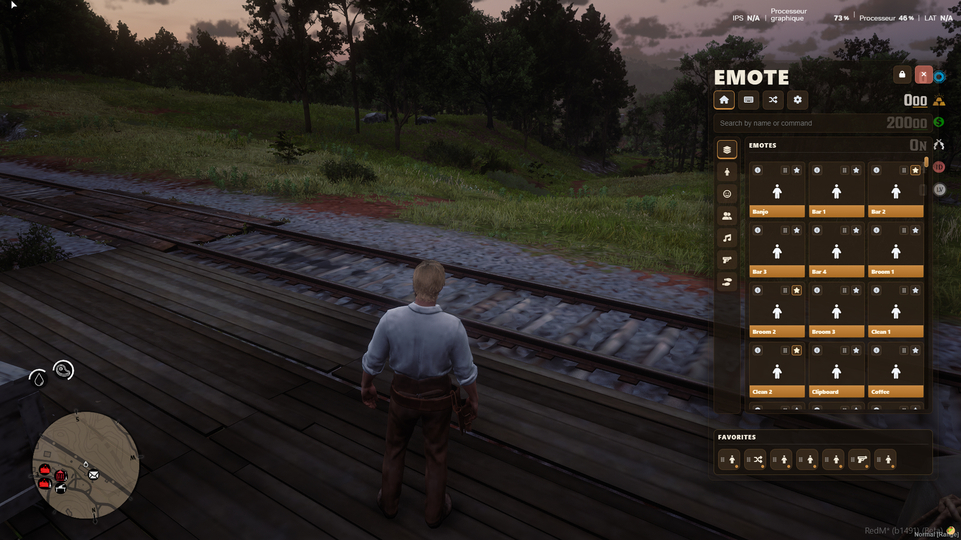Show the two-person shared emotes category

[x=727, y=216]
